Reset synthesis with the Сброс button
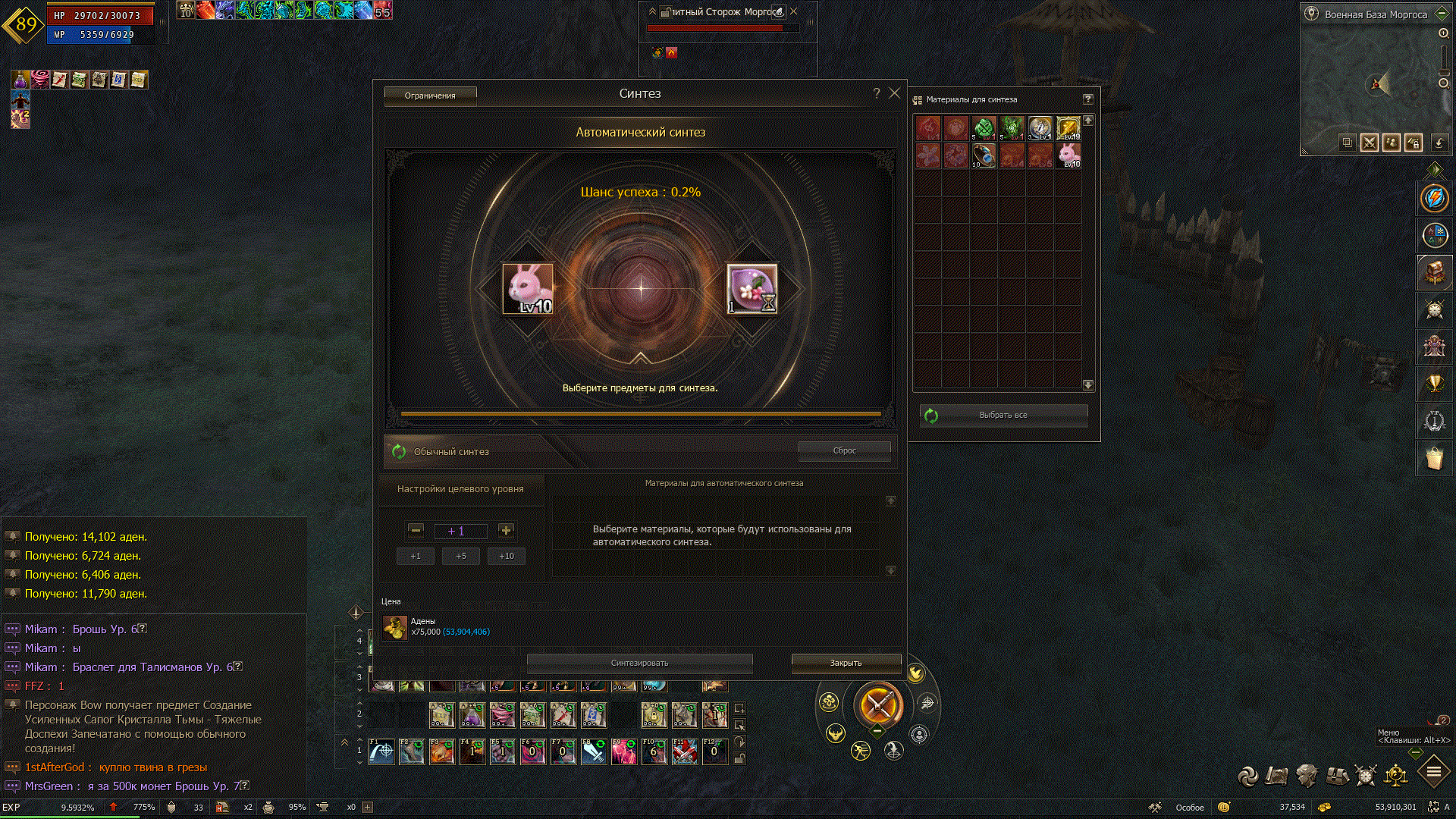 point(844,450)
